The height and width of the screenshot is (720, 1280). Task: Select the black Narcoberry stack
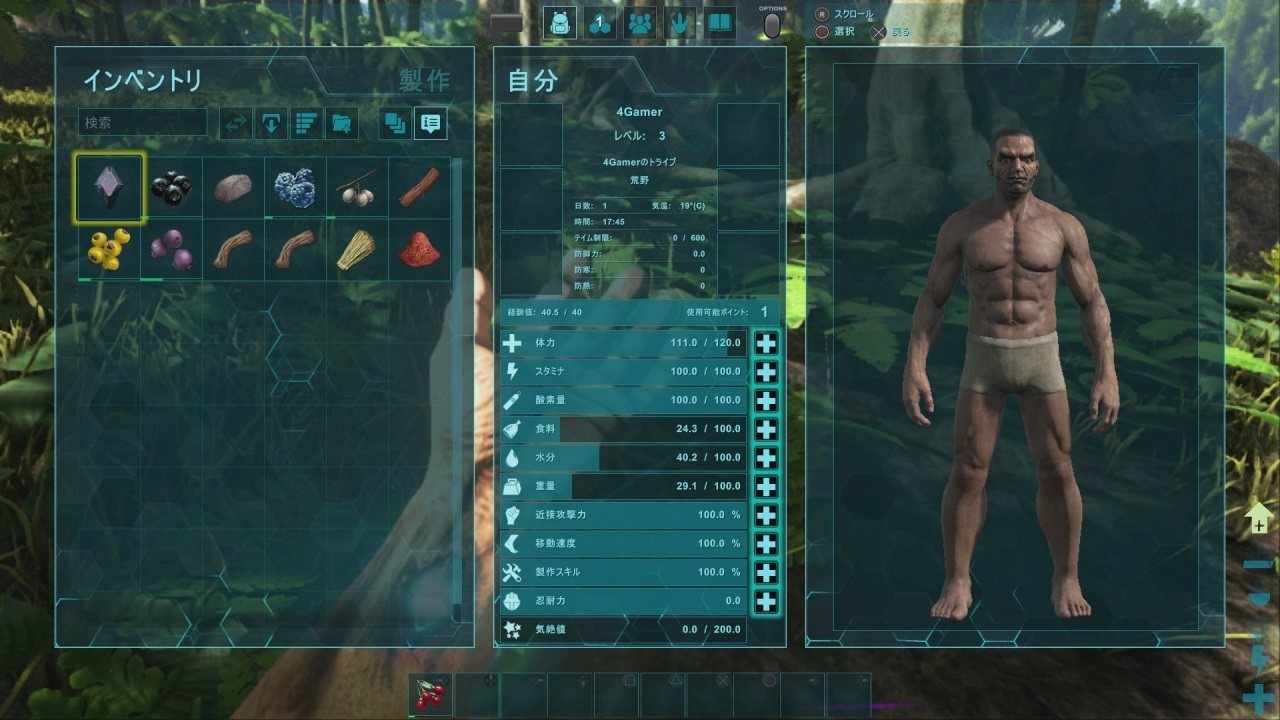(x=171, y=186)
